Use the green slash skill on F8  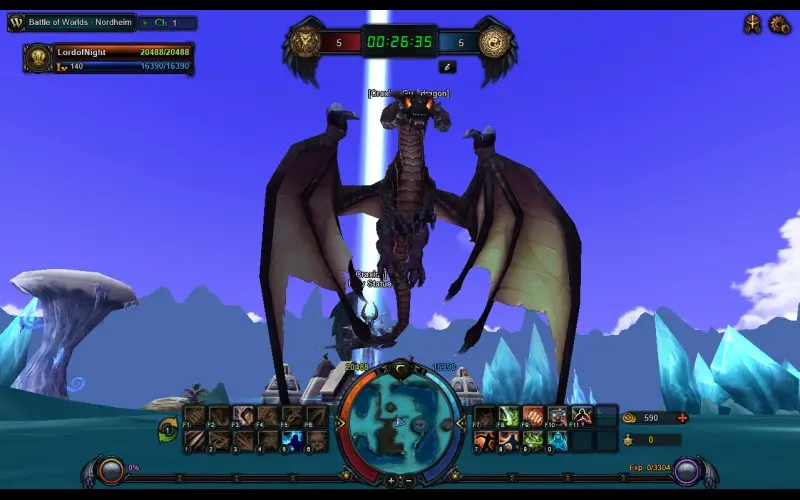pos(509,416)
